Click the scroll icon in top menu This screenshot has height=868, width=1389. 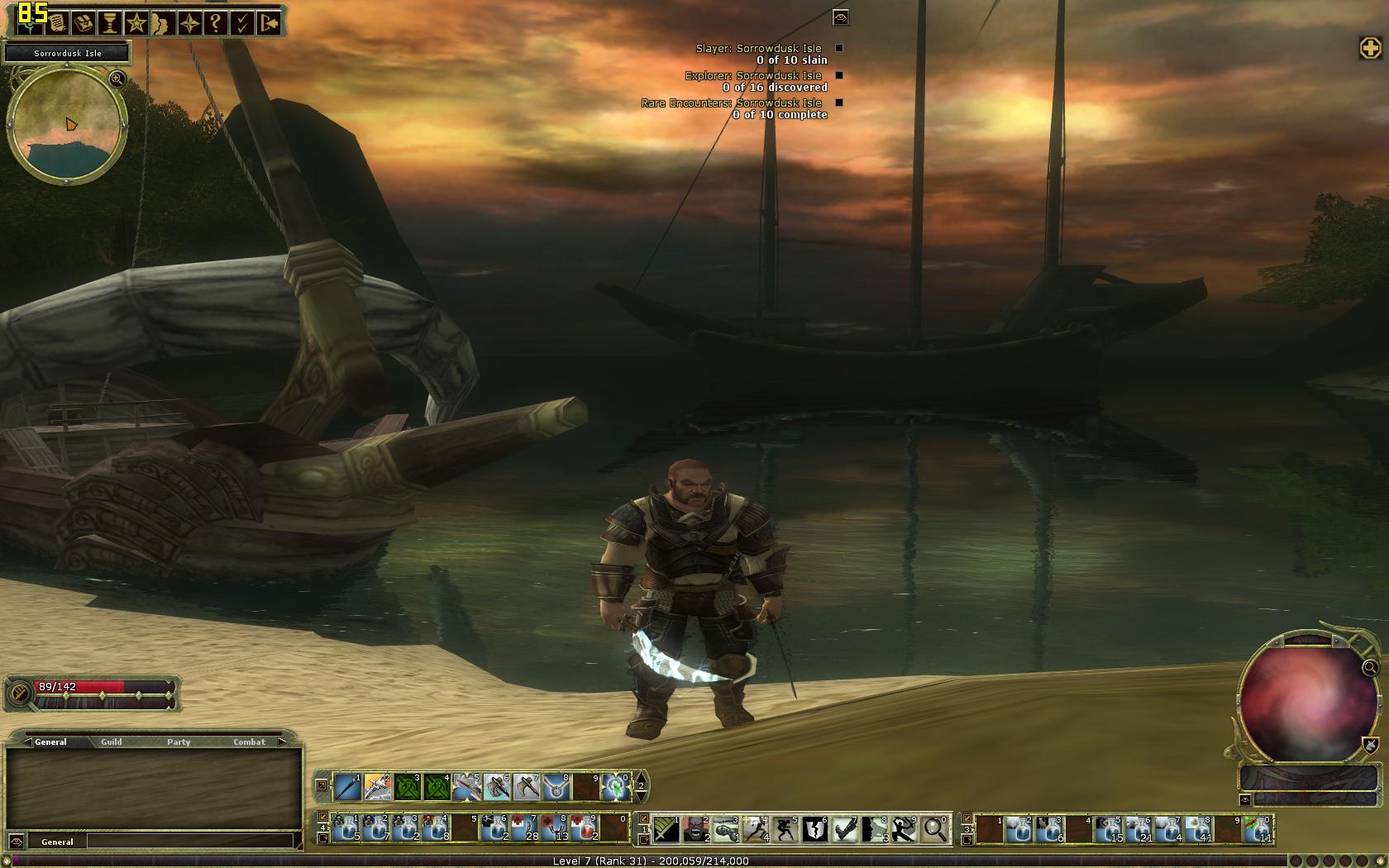coord(56,23)
